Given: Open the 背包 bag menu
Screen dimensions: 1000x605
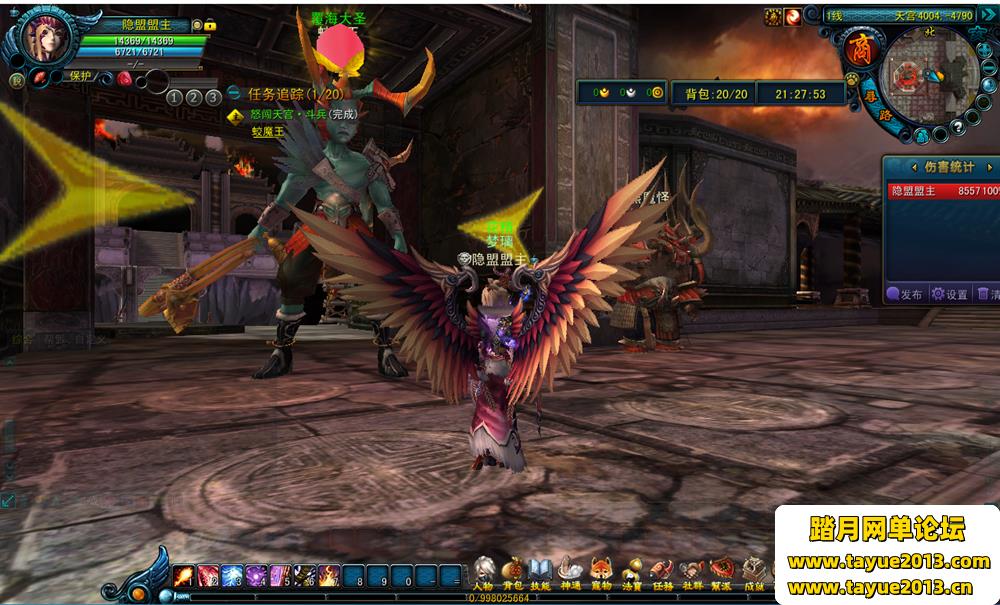Looking at the screenshot, I should pos(512,574).
